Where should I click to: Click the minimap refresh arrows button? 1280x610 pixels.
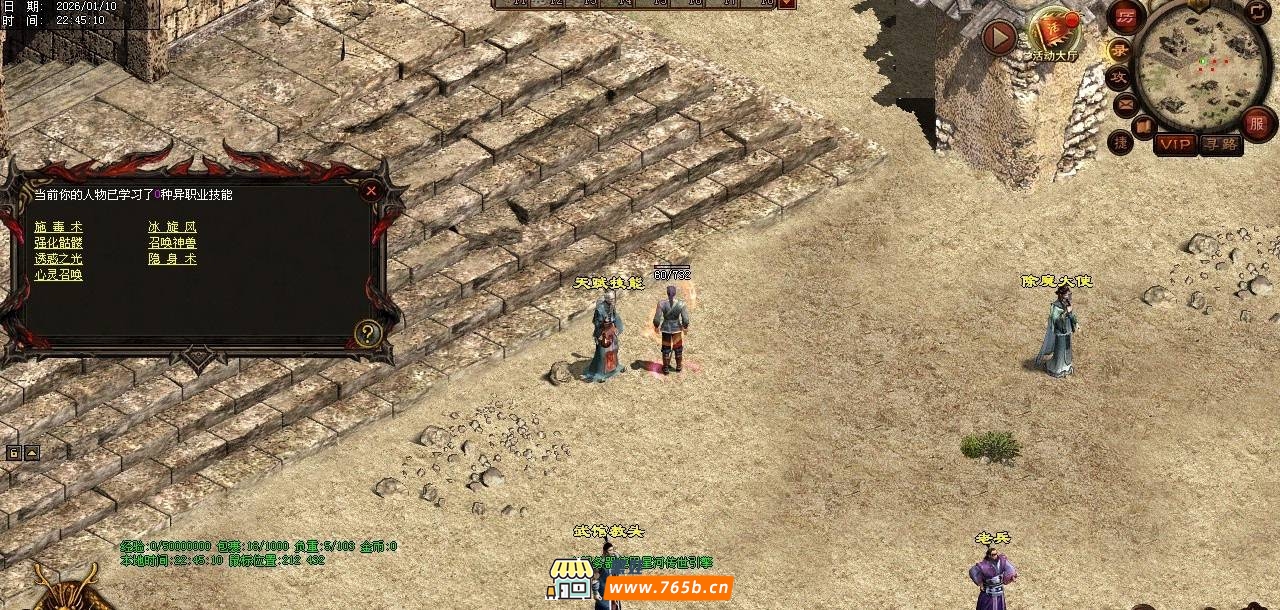point(1256,11)
